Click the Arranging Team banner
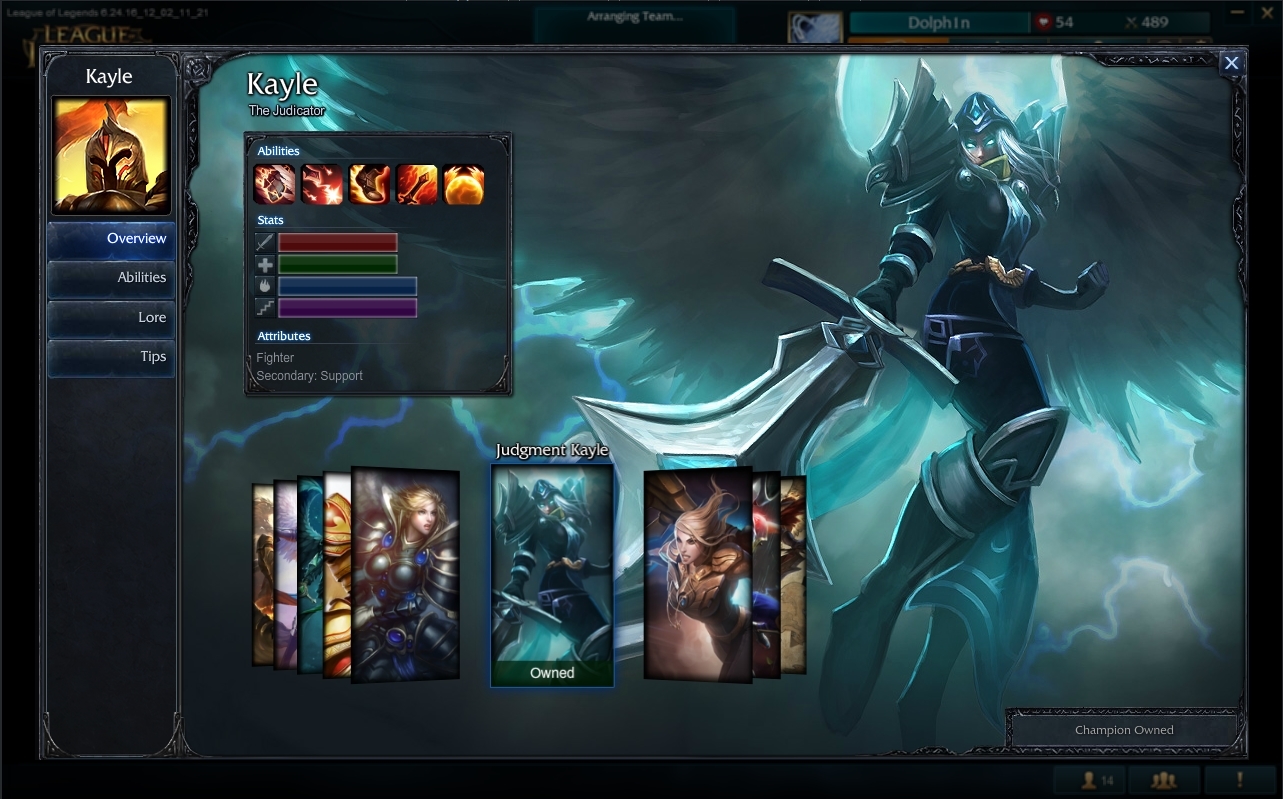1283x799 pixels. (634, 16)
